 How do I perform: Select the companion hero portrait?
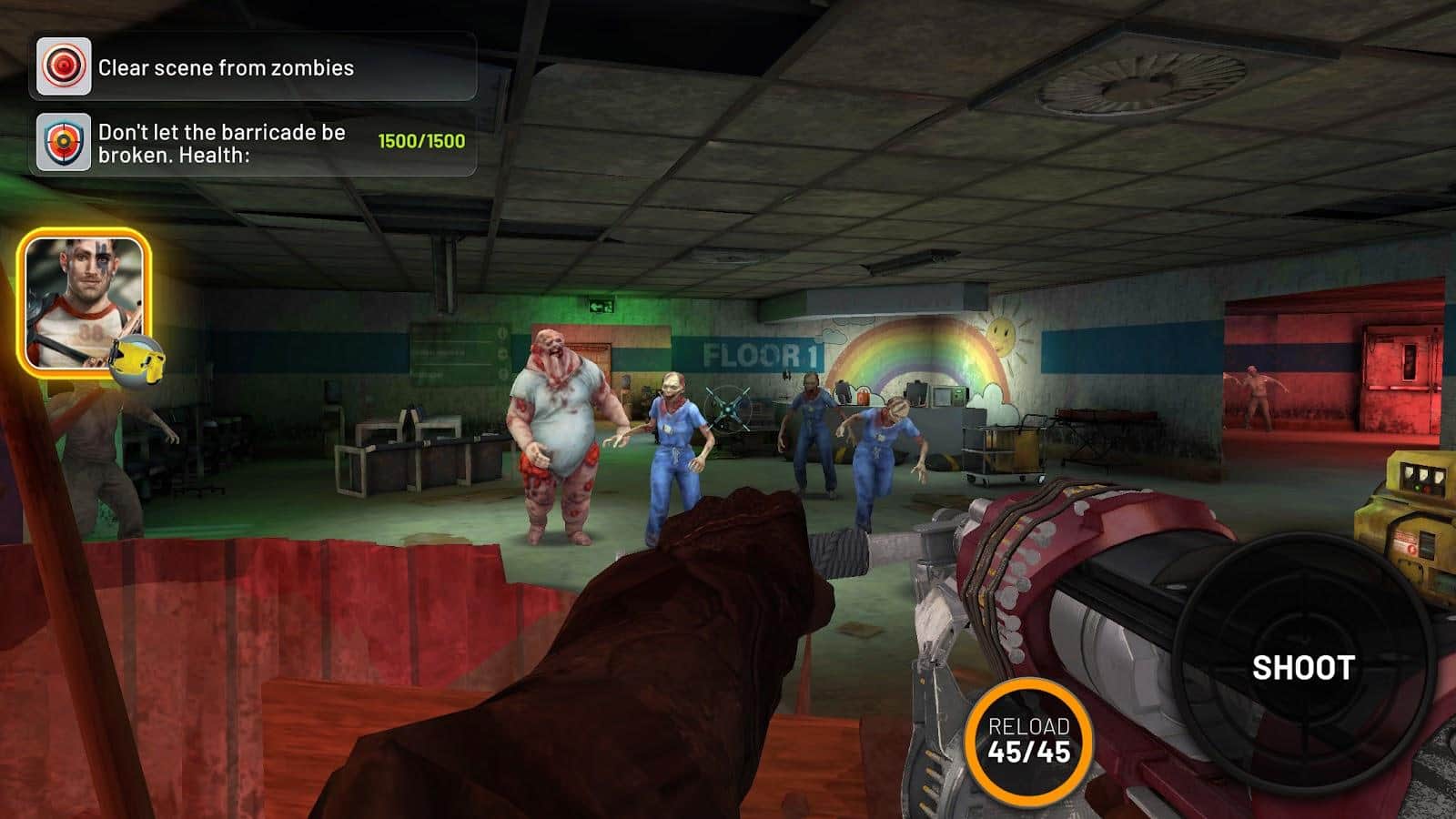point(85,302)
